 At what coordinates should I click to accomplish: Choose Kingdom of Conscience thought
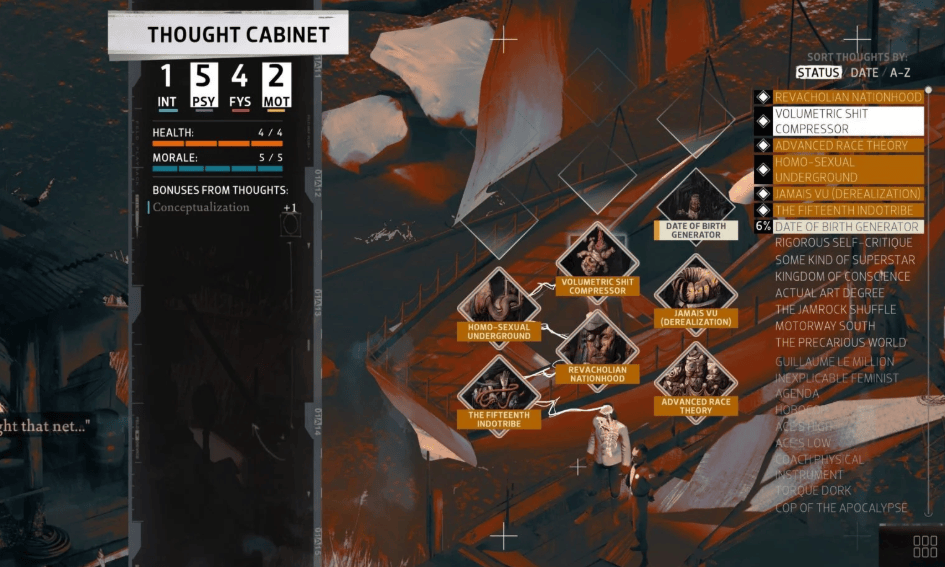(842, 276)
